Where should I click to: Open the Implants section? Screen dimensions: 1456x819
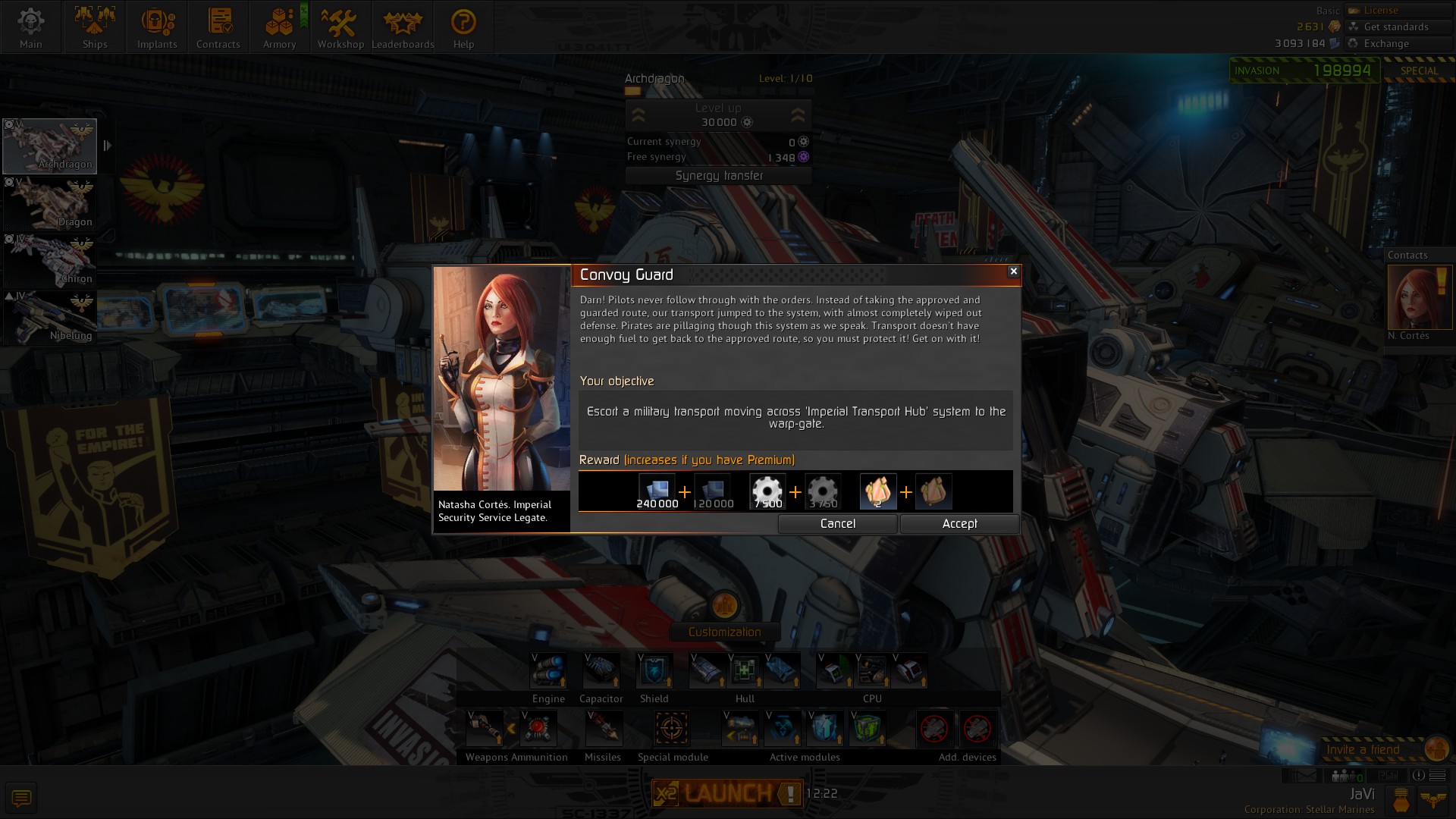tap(157, 27)
